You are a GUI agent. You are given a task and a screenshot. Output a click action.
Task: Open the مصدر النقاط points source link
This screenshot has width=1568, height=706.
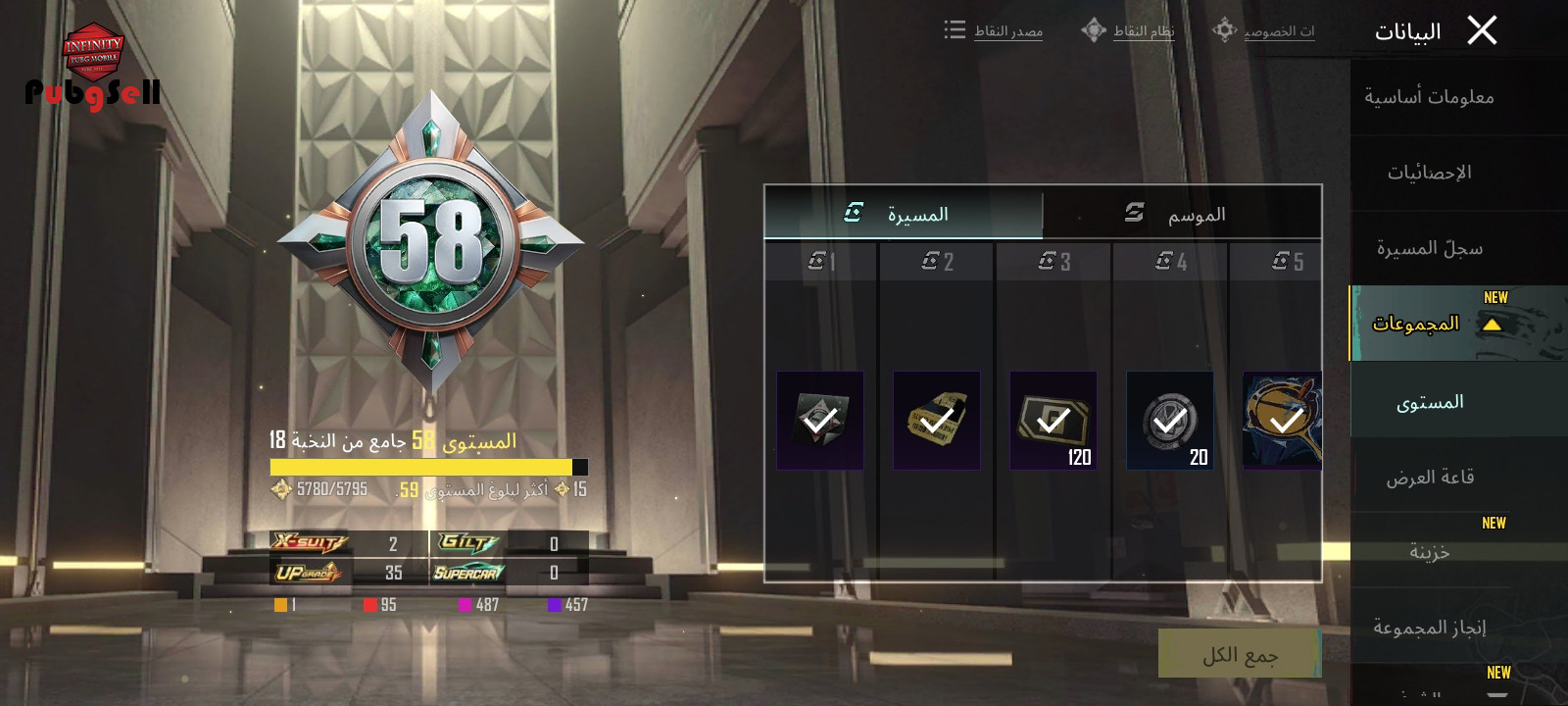point(995,31)
